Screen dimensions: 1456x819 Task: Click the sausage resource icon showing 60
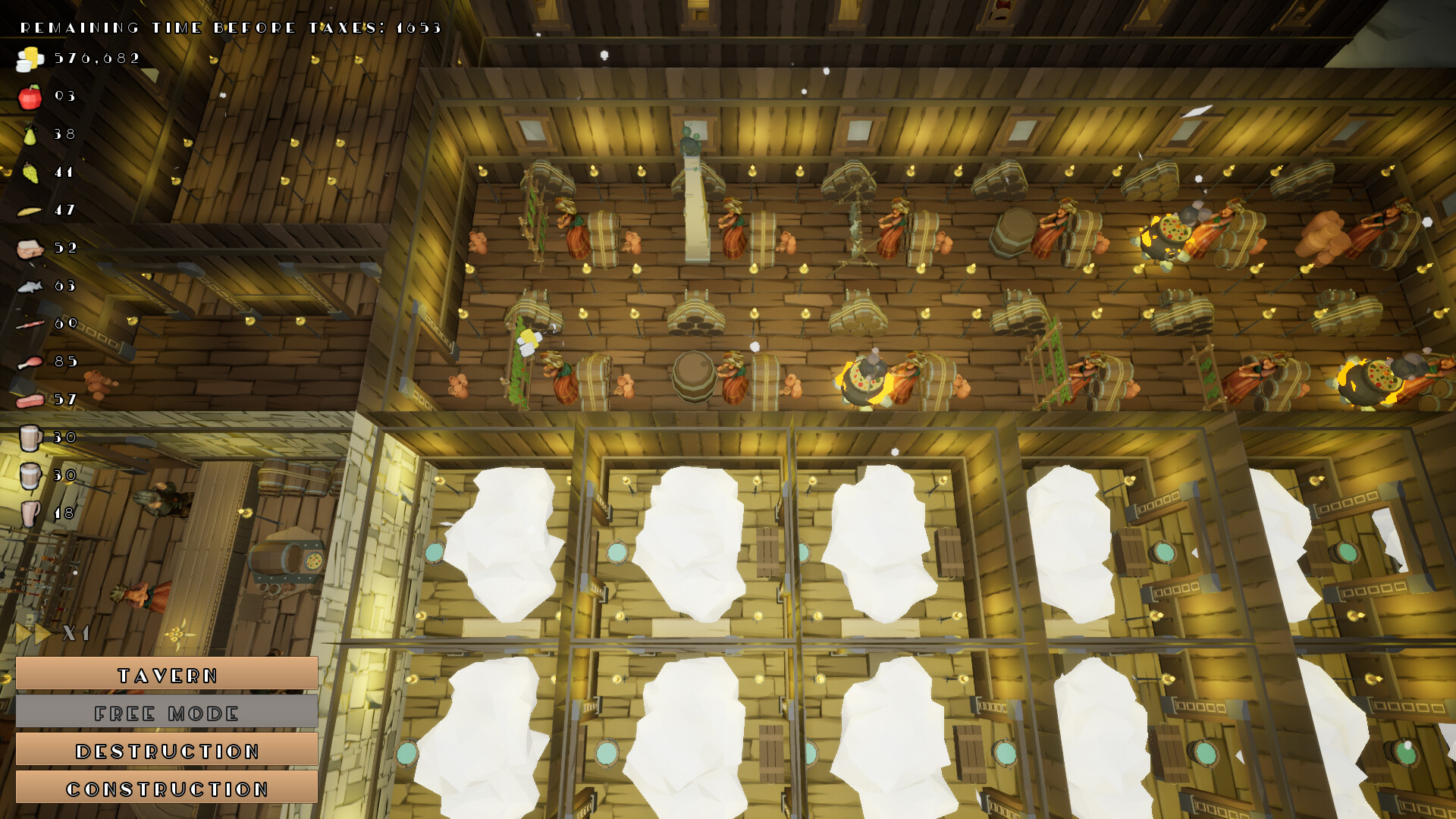pos(29,324)
